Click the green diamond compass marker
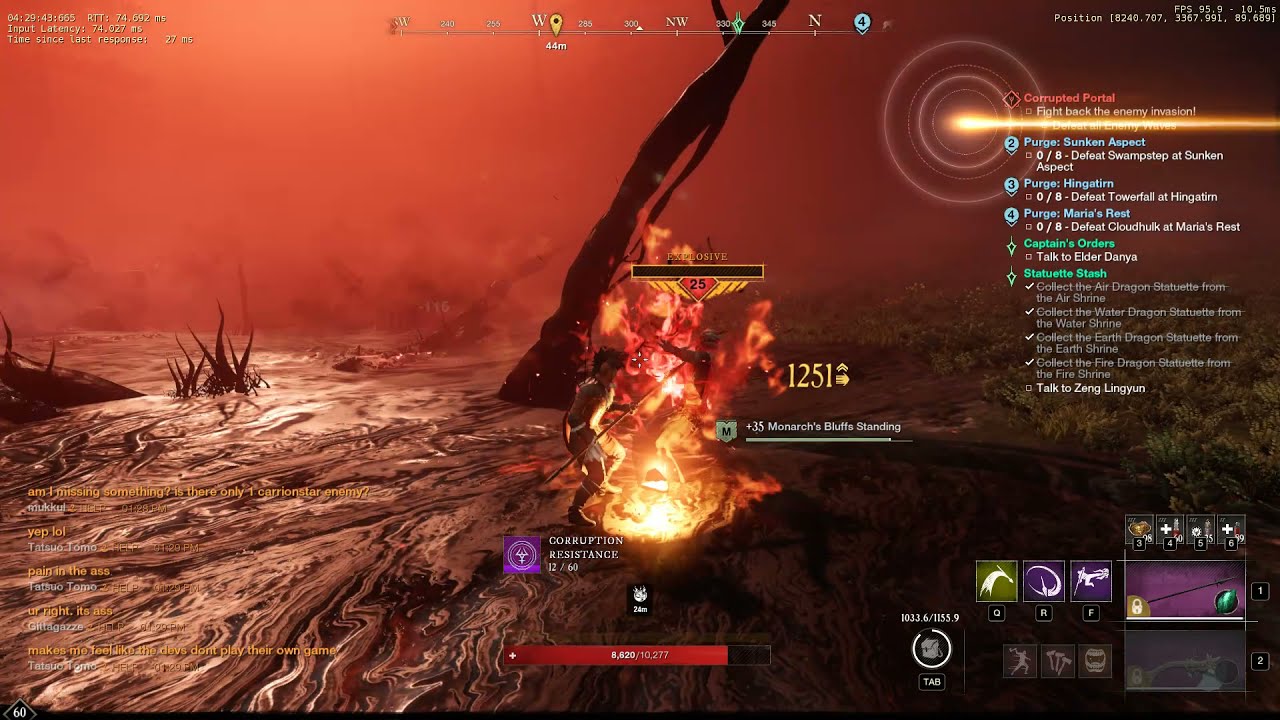 [x=738, y=24]
